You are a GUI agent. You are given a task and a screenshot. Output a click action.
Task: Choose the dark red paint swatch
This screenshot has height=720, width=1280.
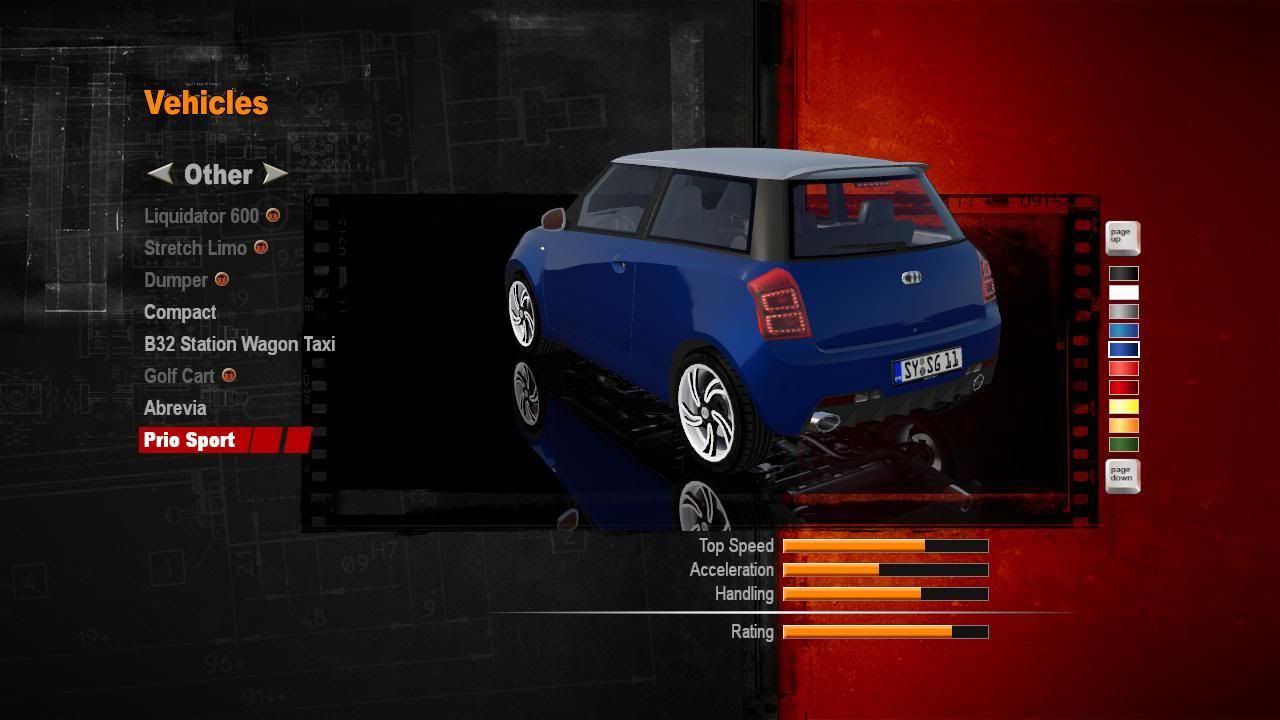(1123, 388)
